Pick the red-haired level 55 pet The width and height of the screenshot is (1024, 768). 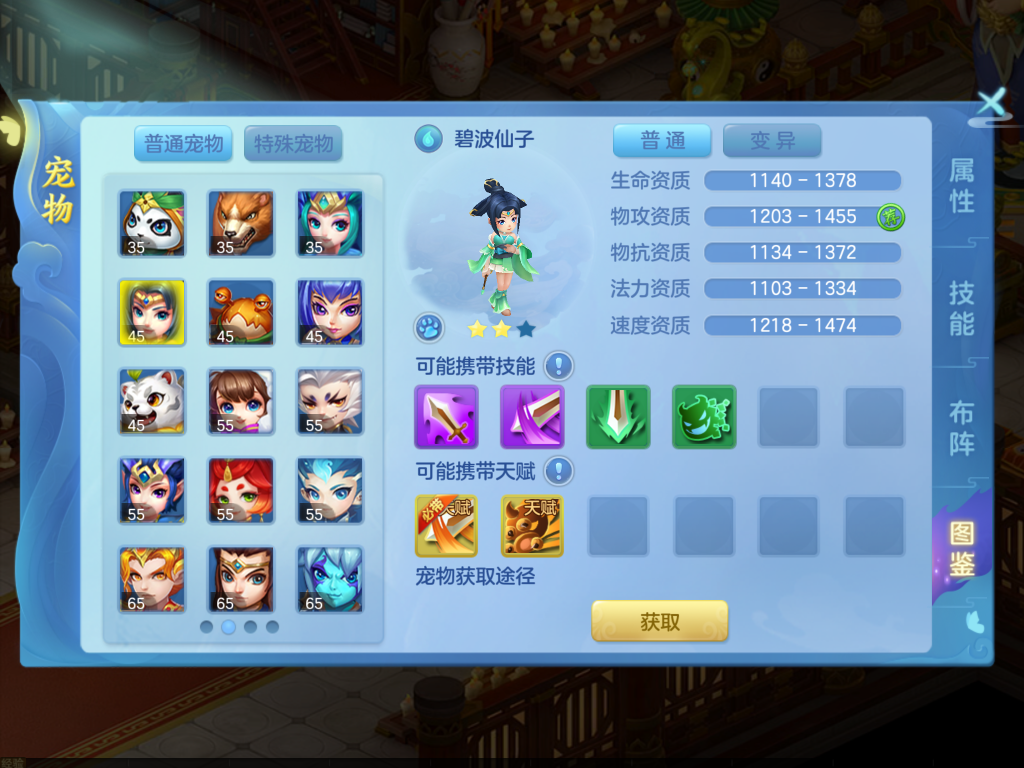241,490
